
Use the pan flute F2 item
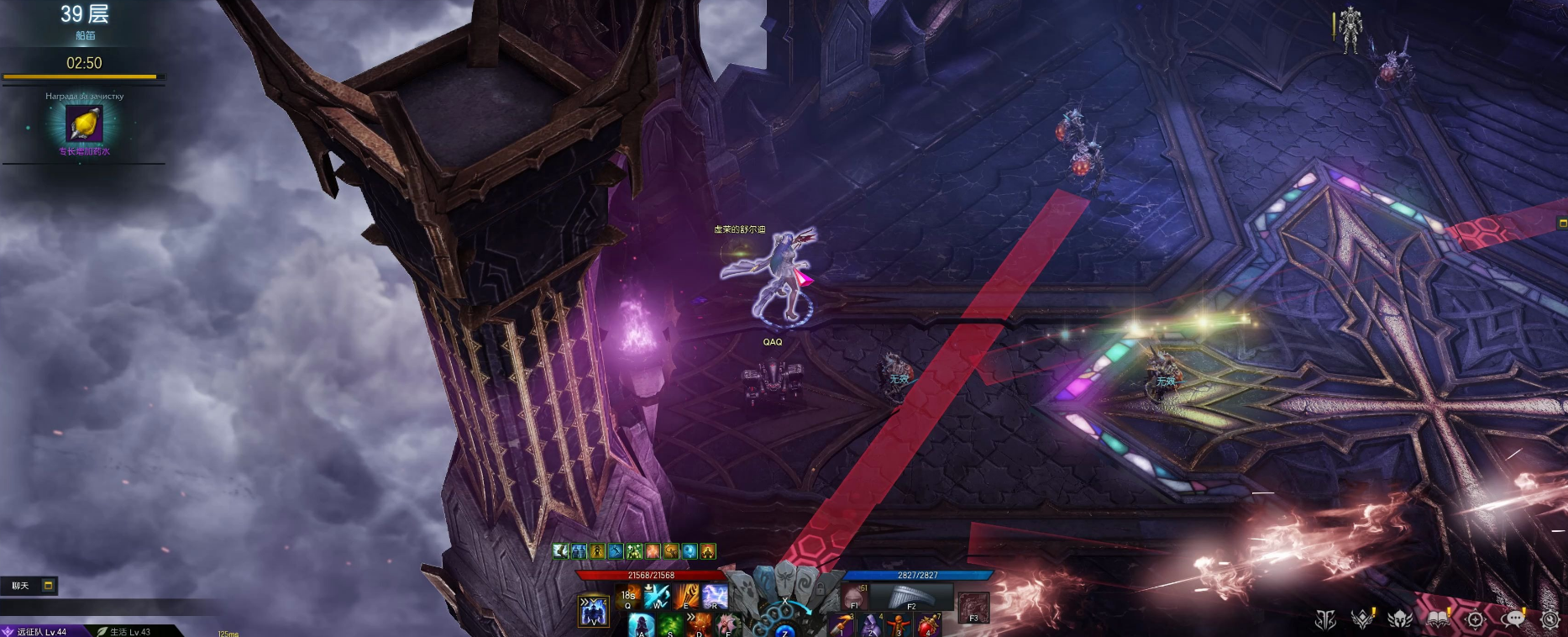[x=910, y=597]
